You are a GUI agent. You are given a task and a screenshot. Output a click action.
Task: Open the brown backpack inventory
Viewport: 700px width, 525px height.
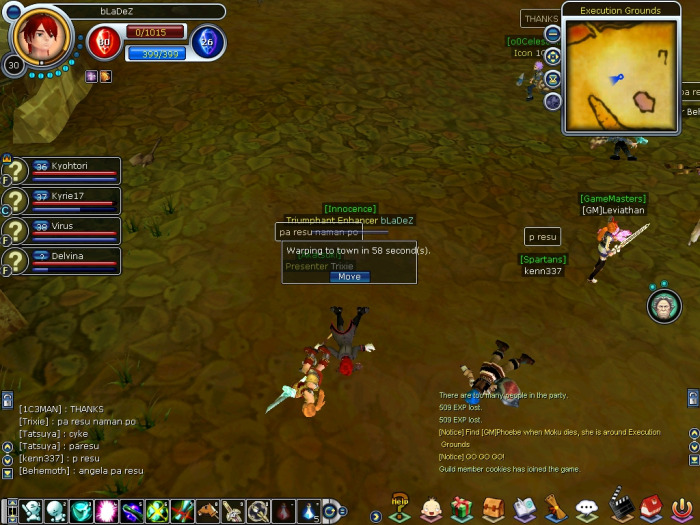pos(493,509)
